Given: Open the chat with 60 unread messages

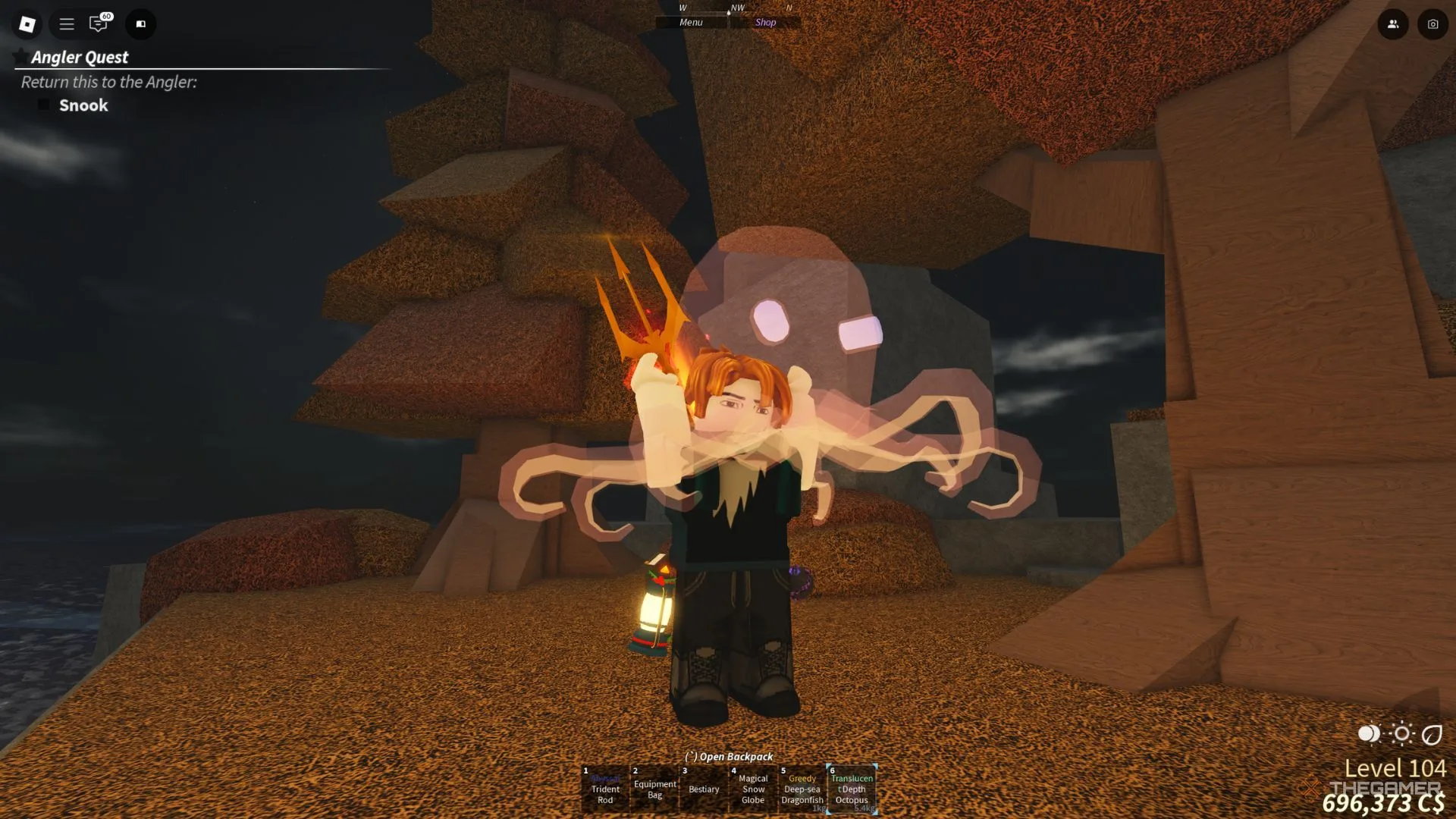Looking at the screenshot, I should [x=99, y=24].
